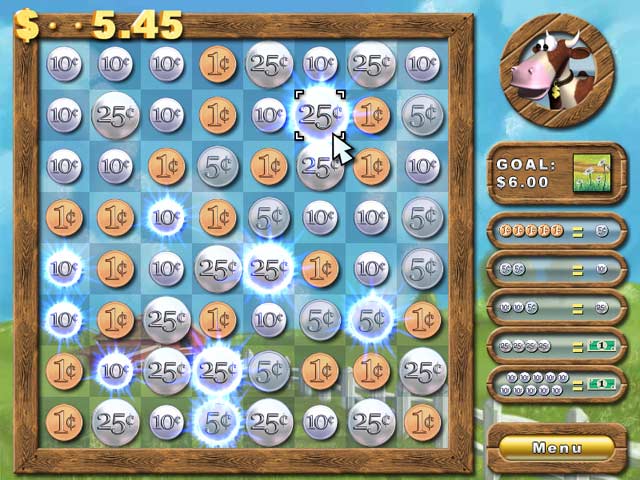
Task: Select the two nickels equals dime rule
Action: tap(557, 269)
